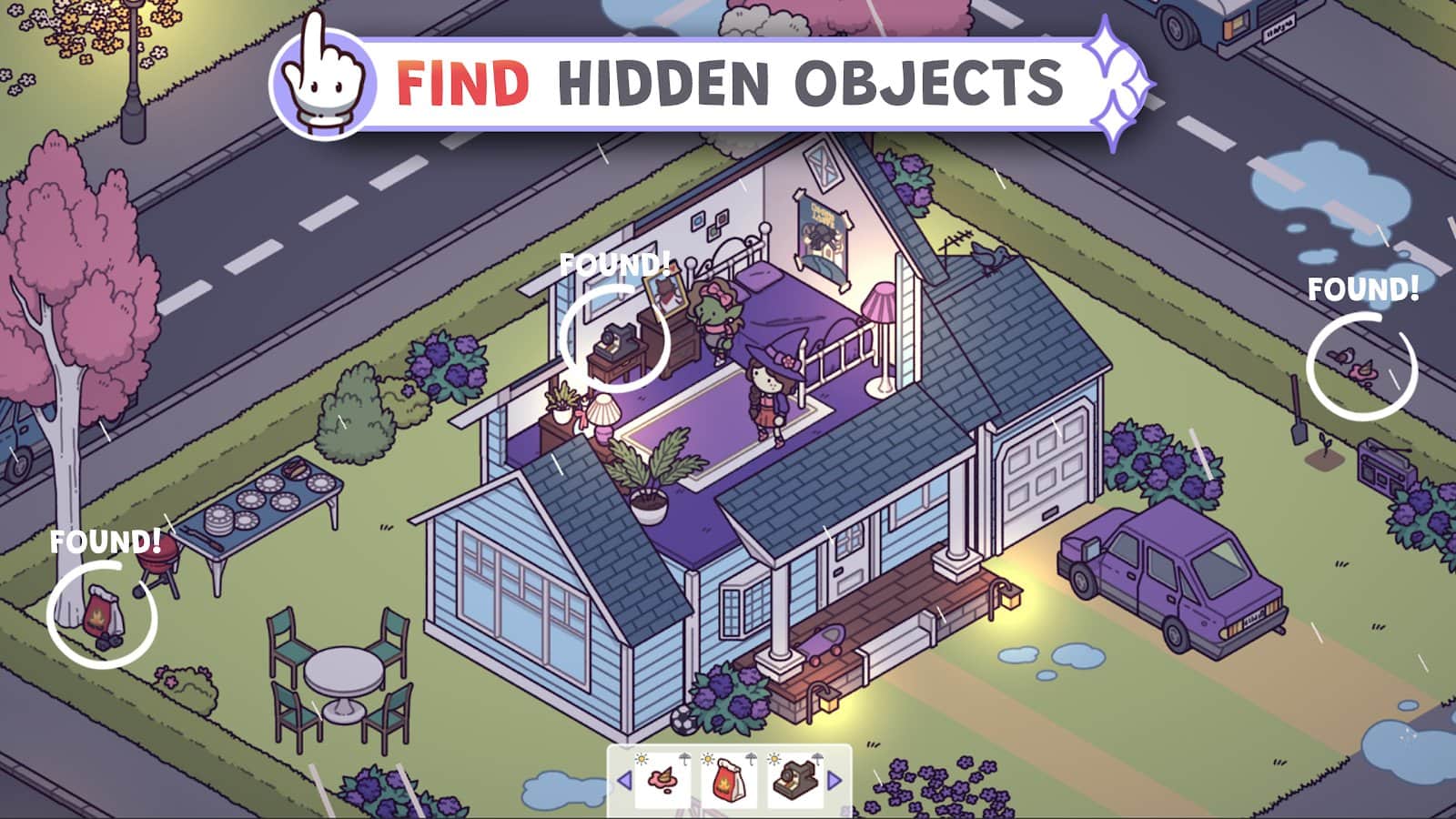
Task: Click the umbrella icon on the ice cream card
Action: [x=683, y=760]
